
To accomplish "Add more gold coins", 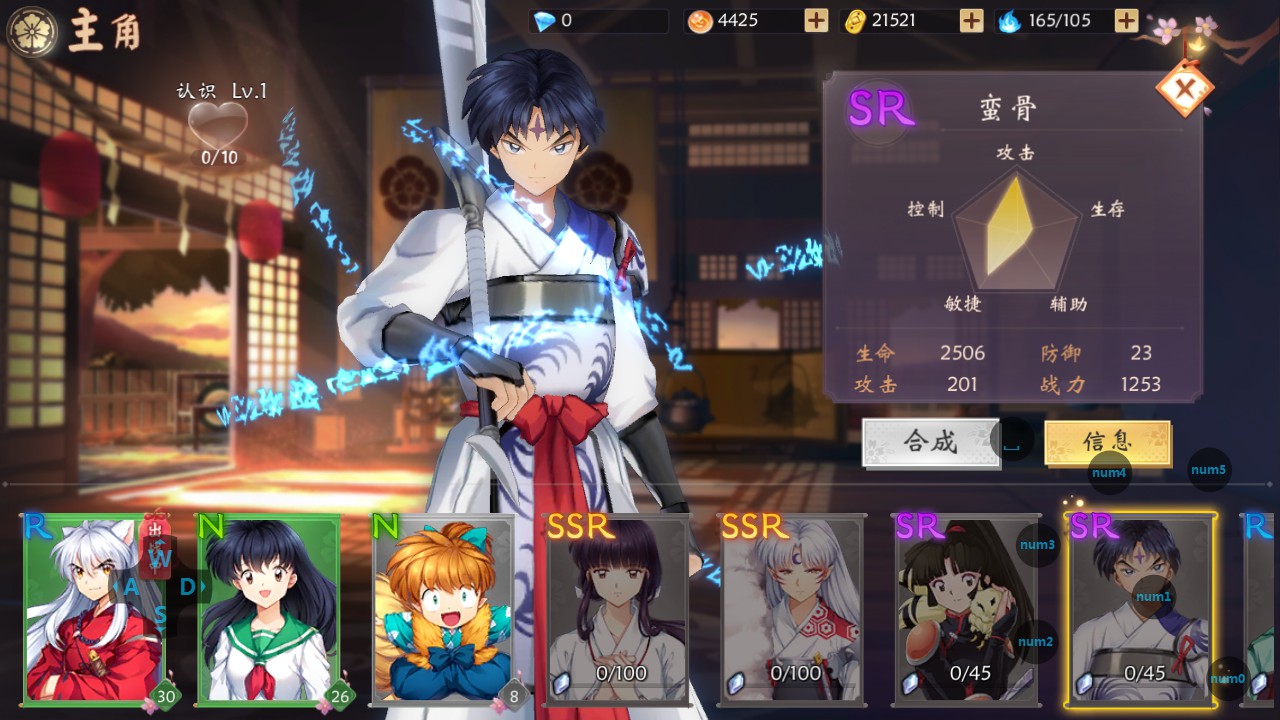I will (971, 20).
